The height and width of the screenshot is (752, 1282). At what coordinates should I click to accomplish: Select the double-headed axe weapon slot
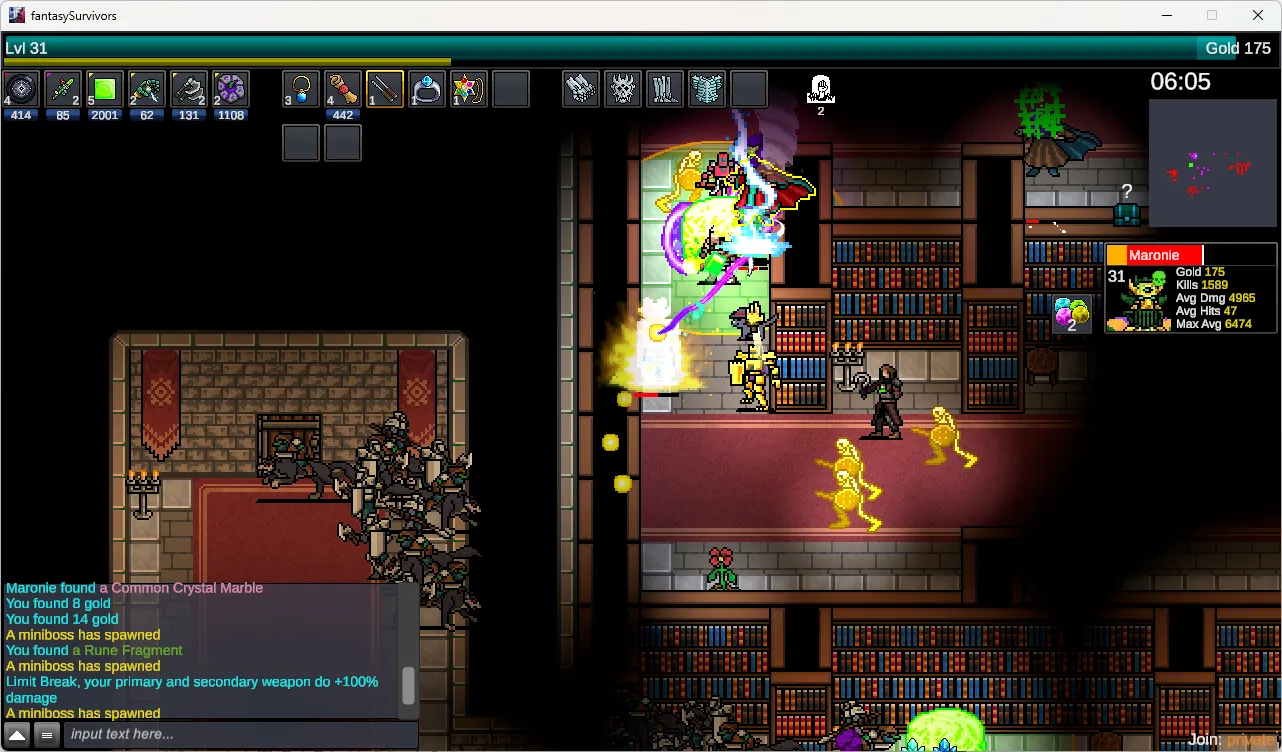189,90
